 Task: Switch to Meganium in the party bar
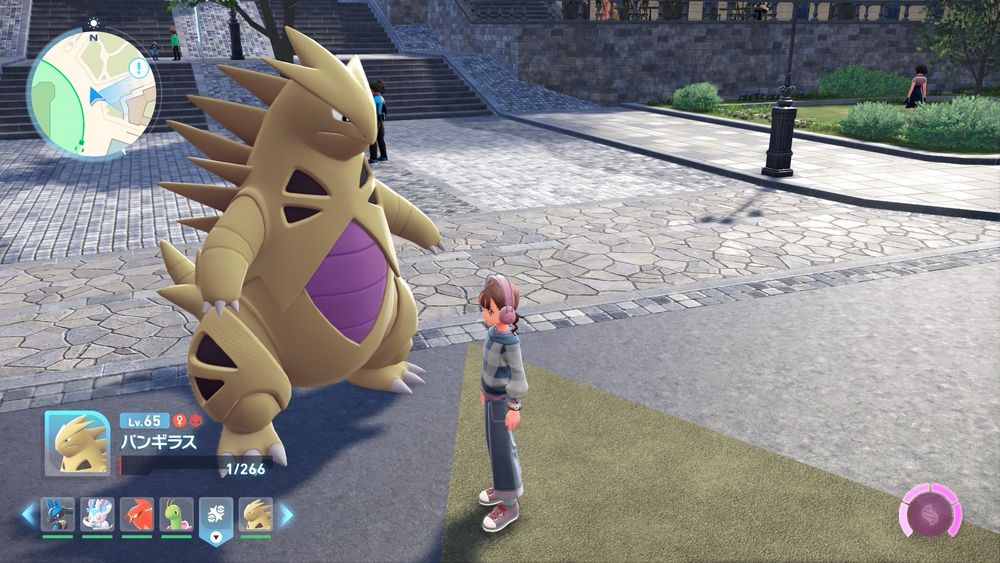tap(176, 514)
